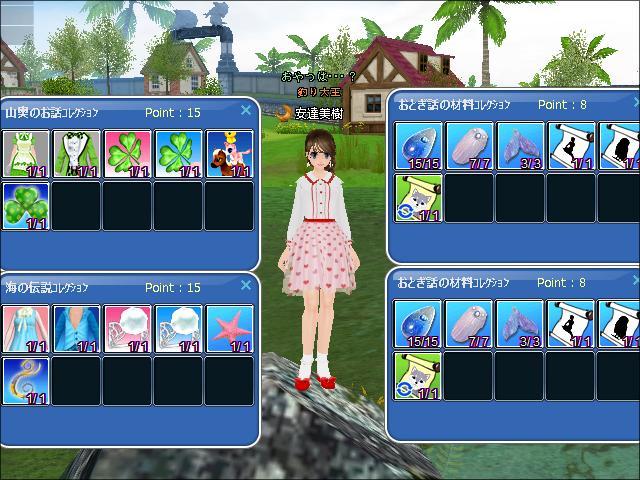Close the 海の伝説 collection window
This screenshot has height=480, width=640.
pos(246,285)
